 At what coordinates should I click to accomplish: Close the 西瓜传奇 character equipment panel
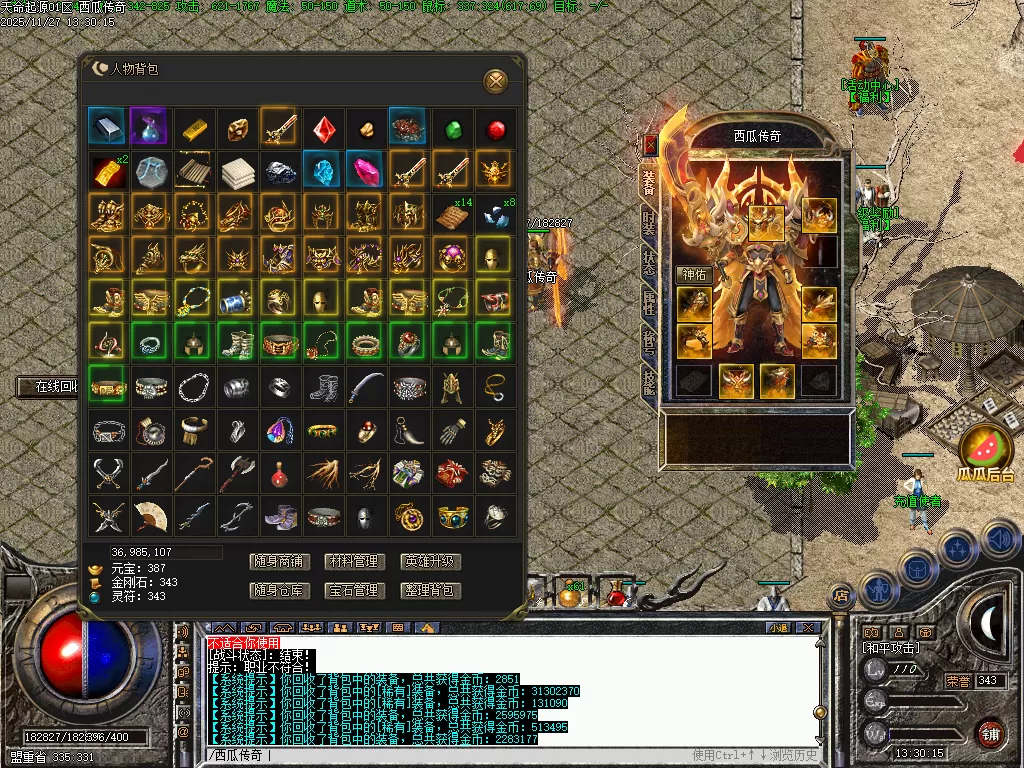point(650,144)
